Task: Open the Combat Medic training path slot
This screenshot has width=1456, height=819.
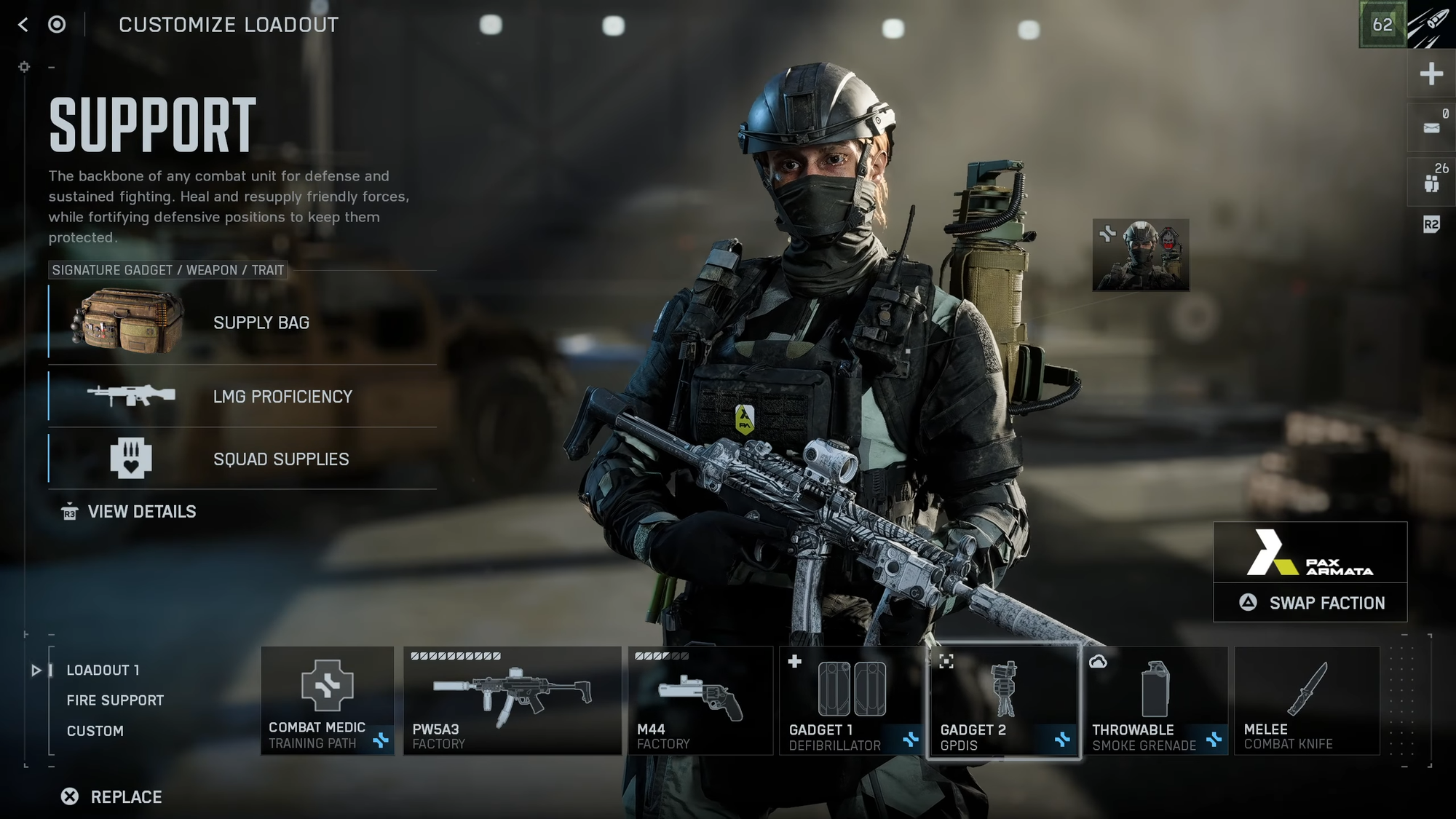Action: tap(328, 700)
